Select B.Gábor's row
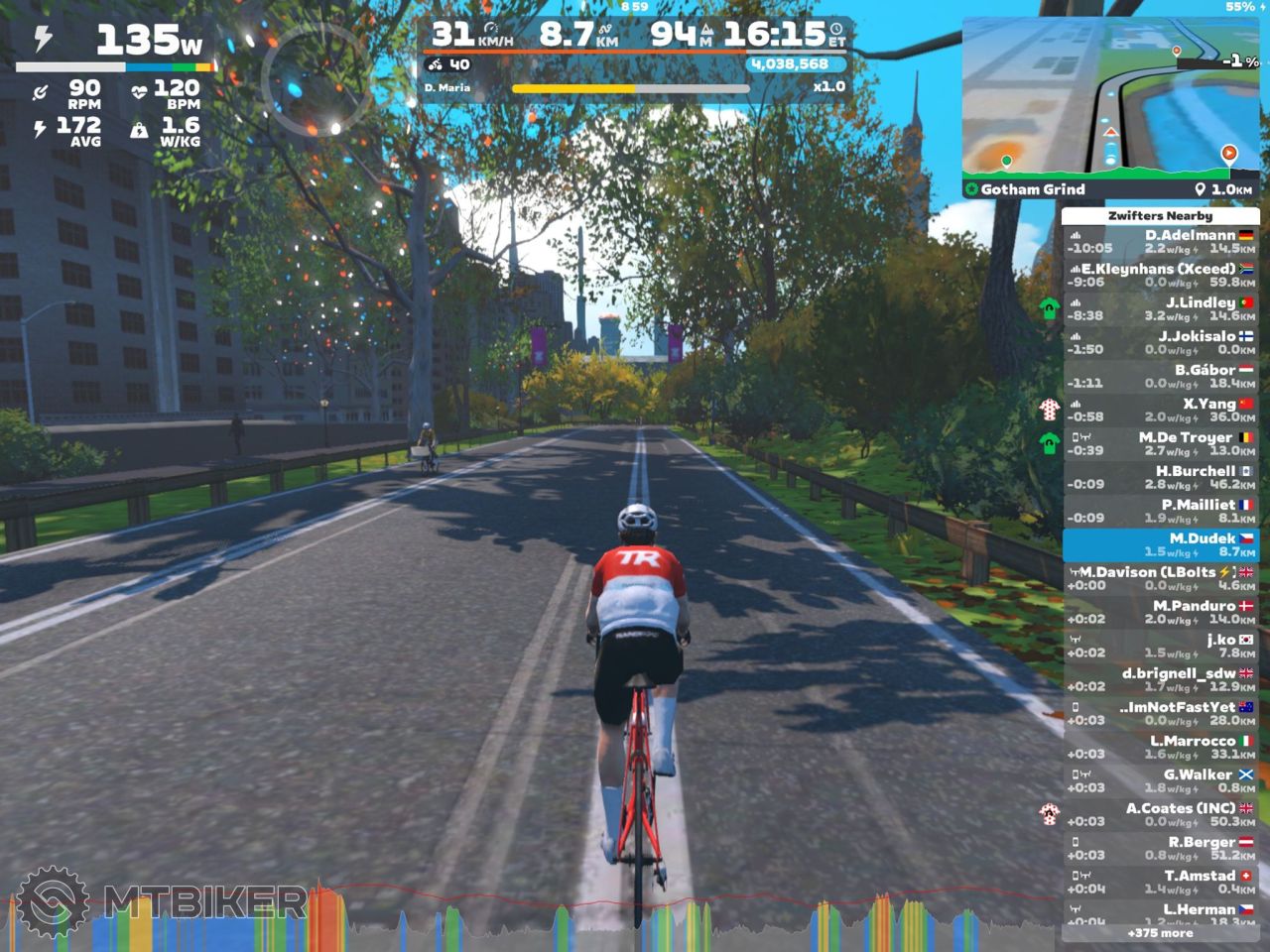The width and height of the screenshot is (1270, 952). [1161, 377]
